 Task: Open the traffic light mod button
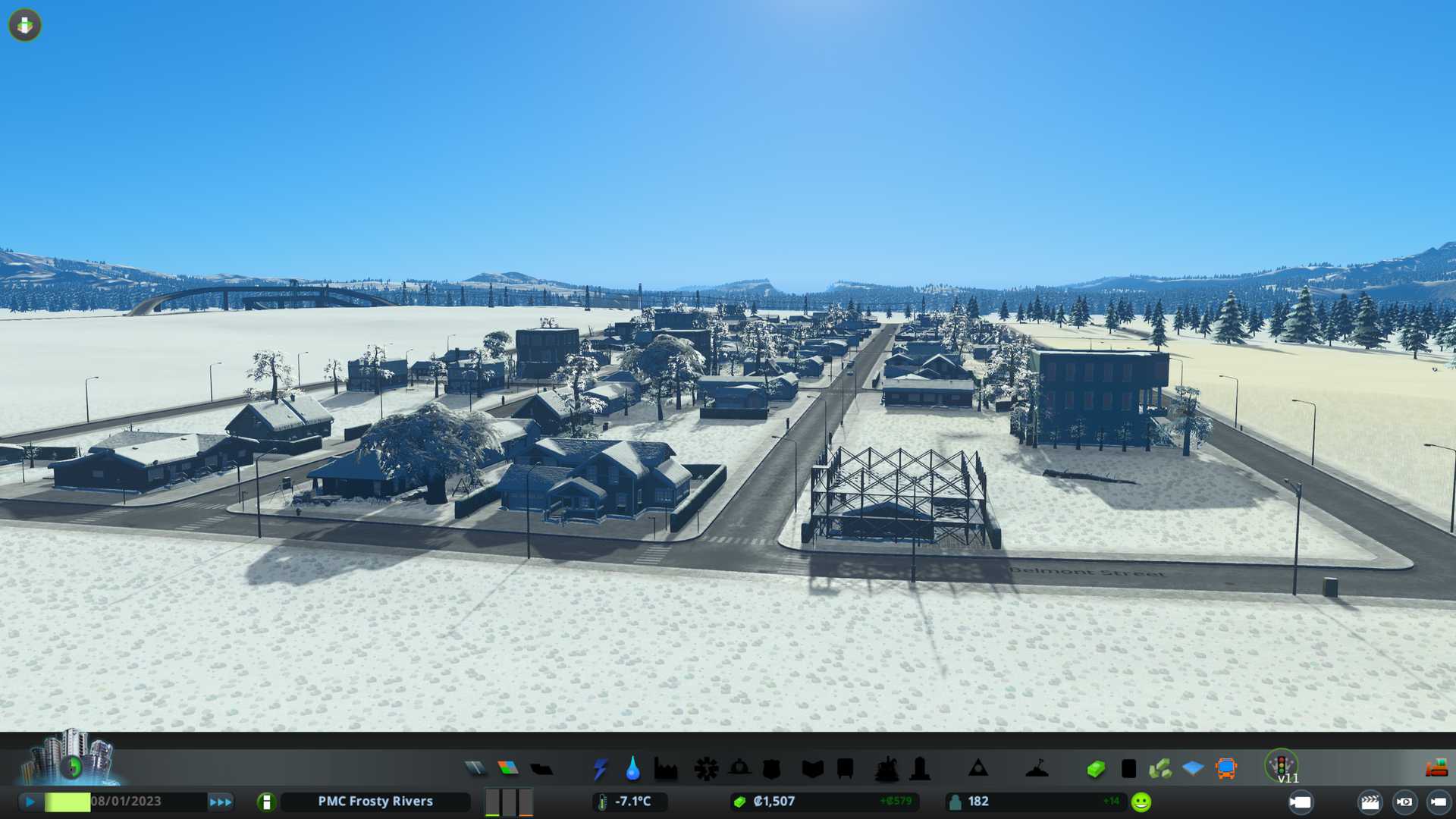click(1282, 766)
